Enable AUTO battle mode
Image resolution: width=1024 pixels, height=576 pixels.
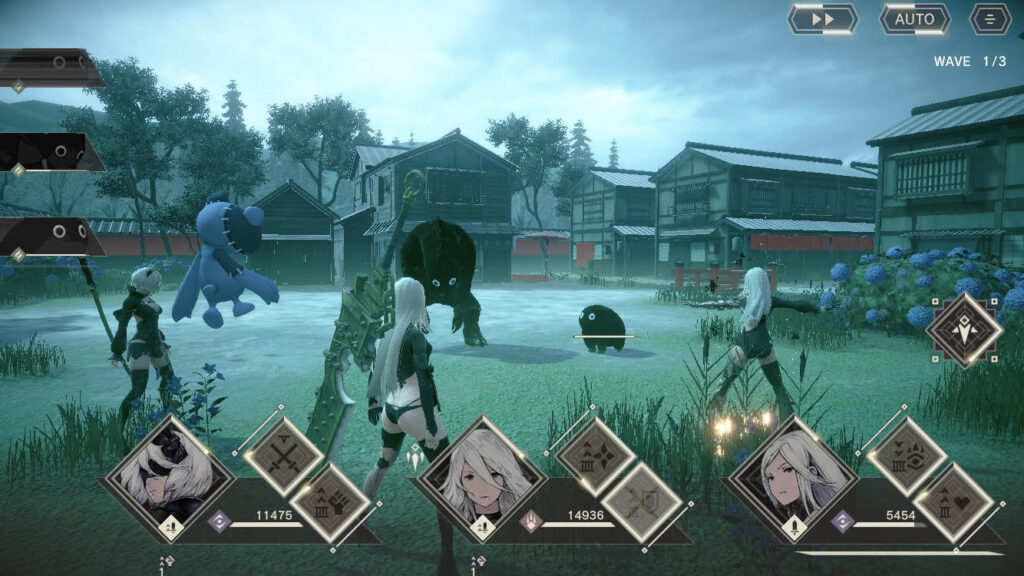pyautogui.click(x=914, y=19)
